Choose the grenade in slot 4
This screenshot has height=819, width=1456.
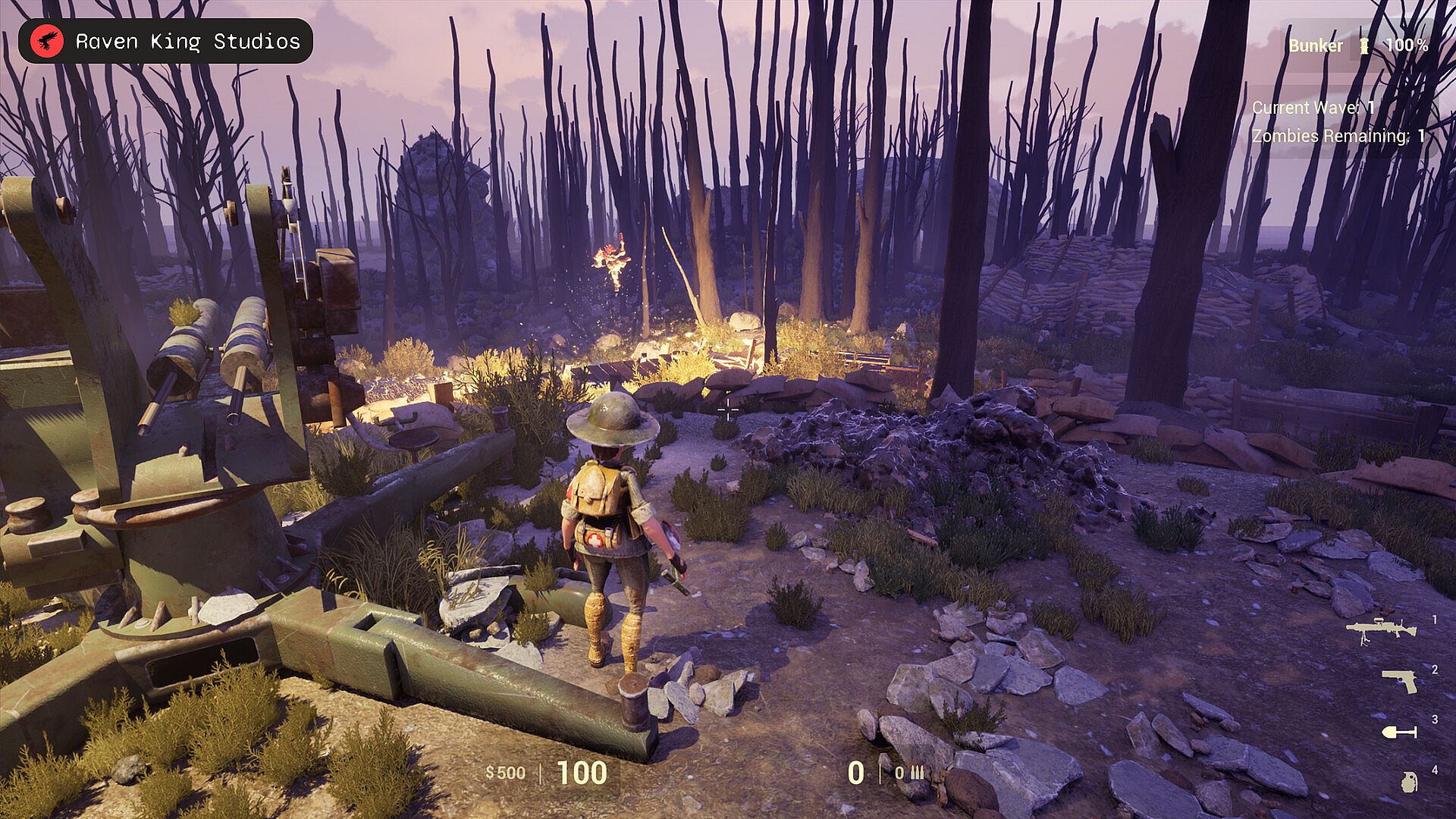pyautogui.click(x=1409, y=782)
